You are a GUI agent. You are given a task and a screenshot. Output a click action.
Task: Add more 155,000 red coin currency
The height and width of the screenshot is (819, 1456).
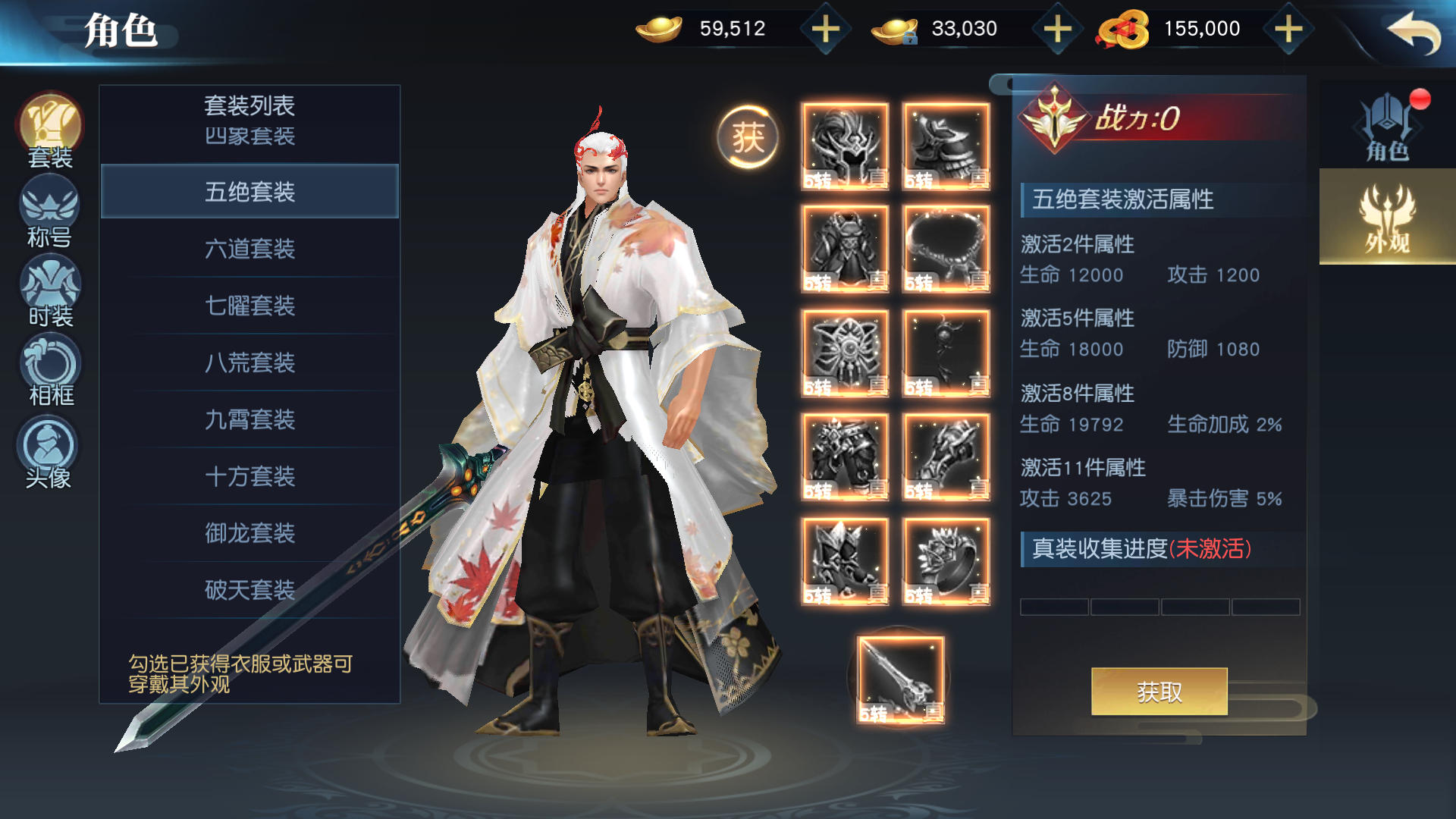(x=1288, y=30)
